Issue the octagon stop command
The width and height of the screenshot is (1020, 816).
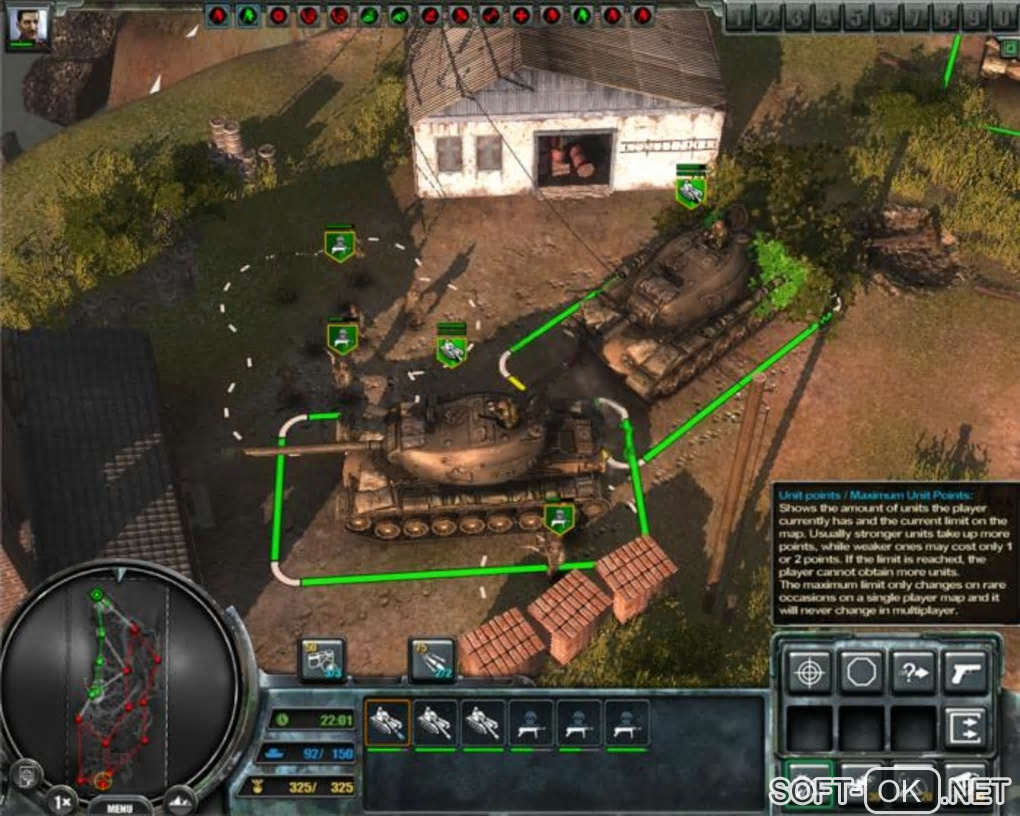click(x=859, y=672)
